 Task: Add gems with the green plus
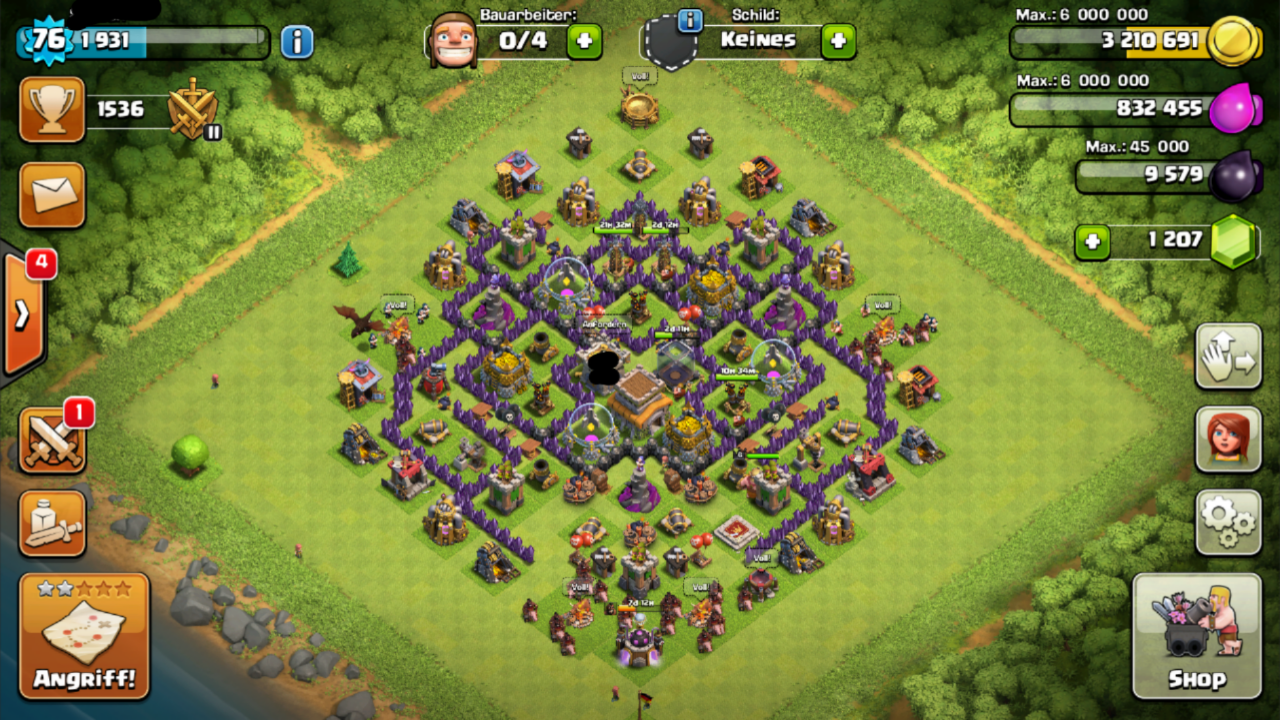[x=1092, y=242]
